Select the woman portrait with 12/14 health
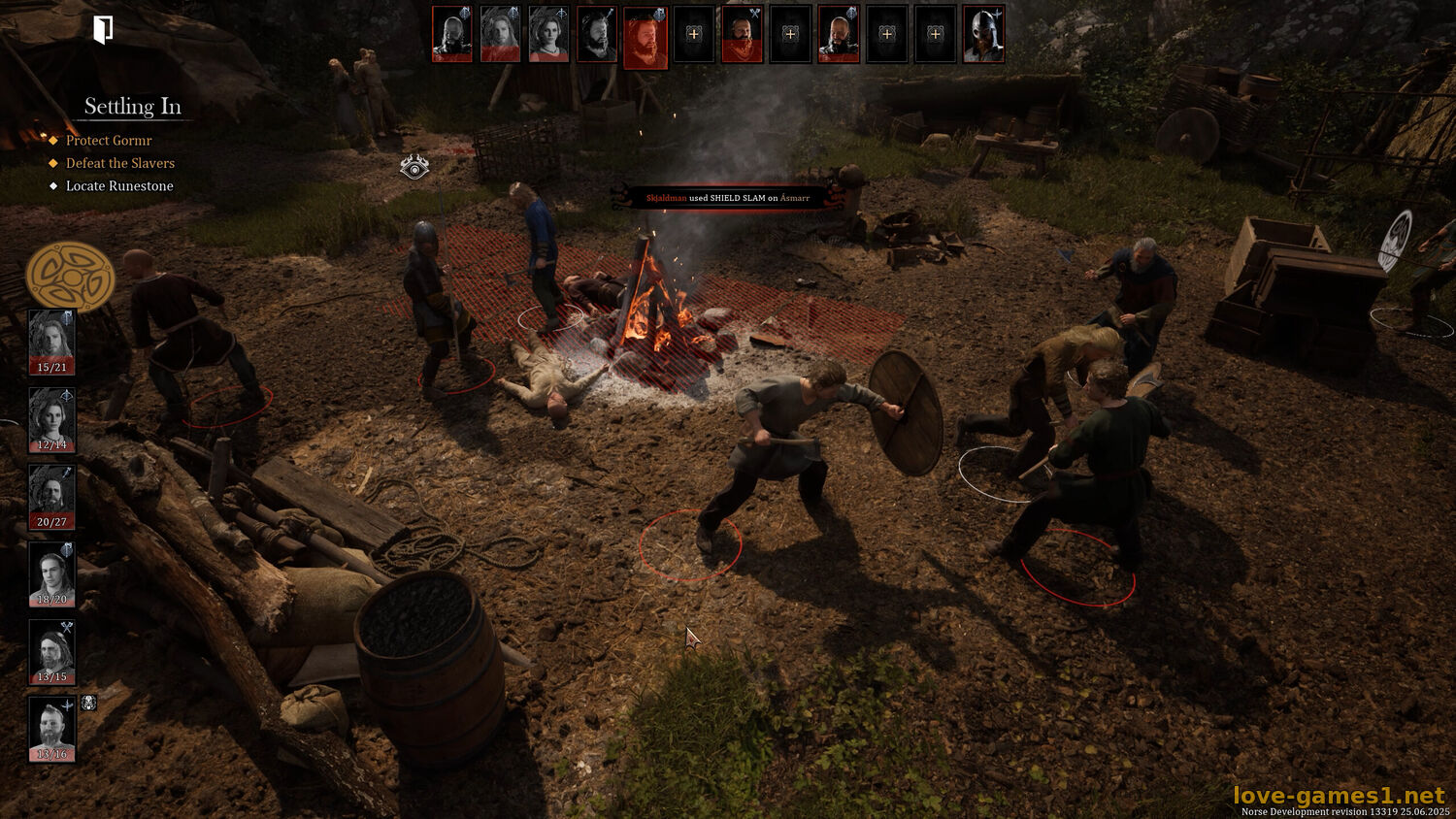Viewport: 1456px width, 819px height. (x=51, y=419)
